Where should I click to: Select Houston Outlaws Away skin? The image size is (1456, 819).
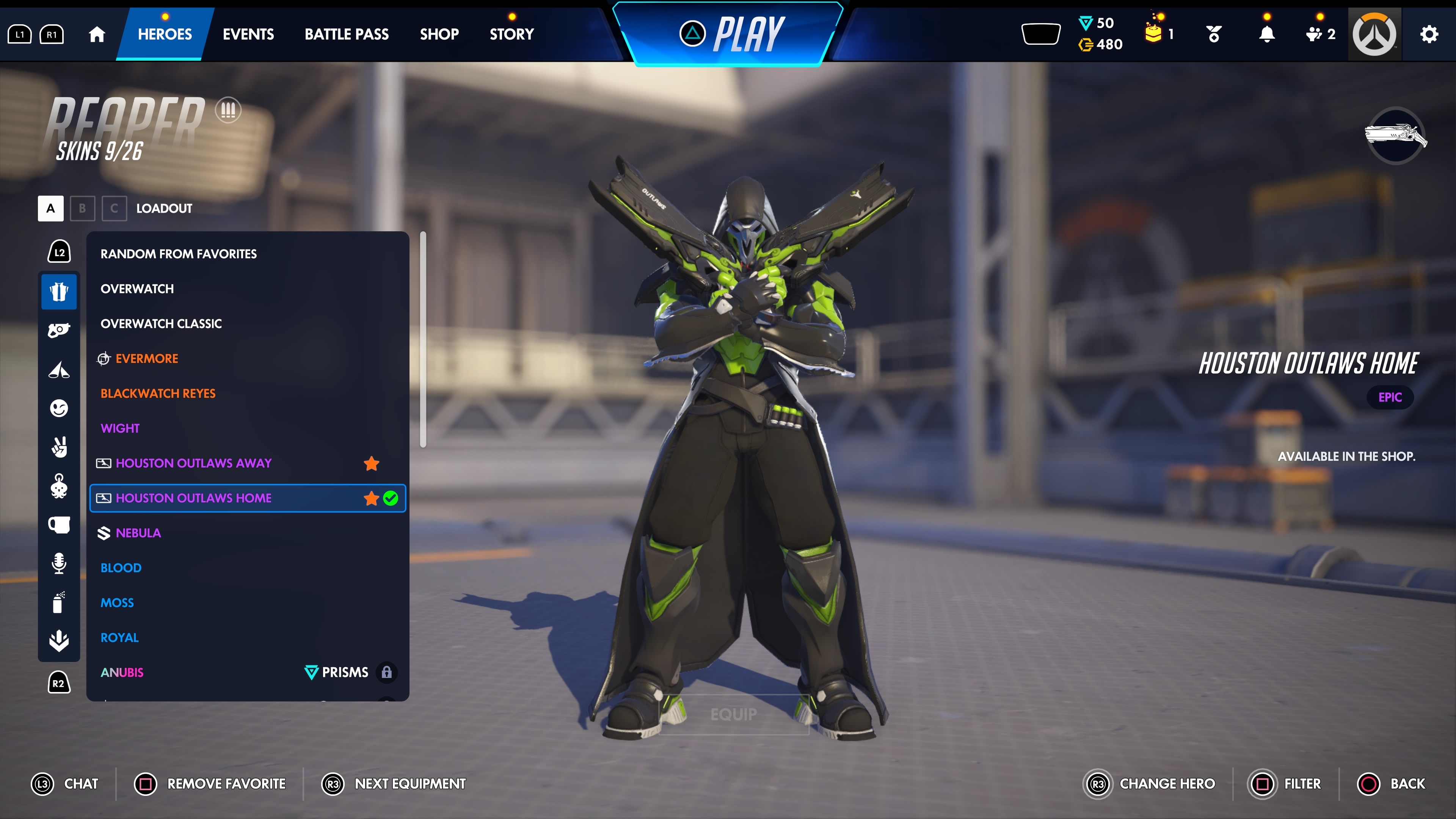[193, 463]
